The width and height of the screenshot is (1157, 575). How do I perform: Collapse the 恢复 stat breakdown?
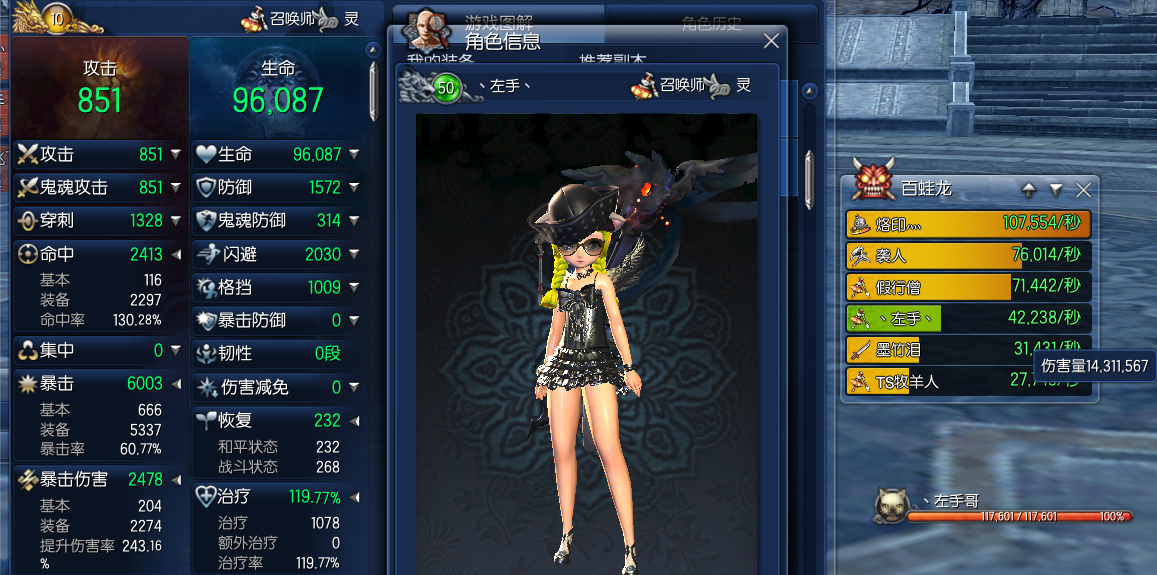tap(354, 421)
